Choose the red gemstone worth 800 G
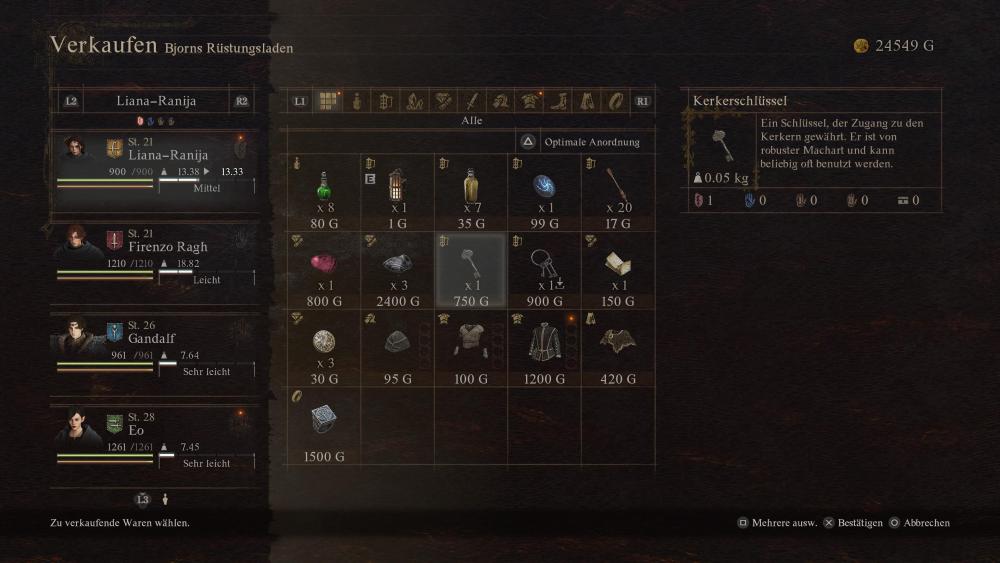This screenshot has height=563, width=1000. point(322,268)
